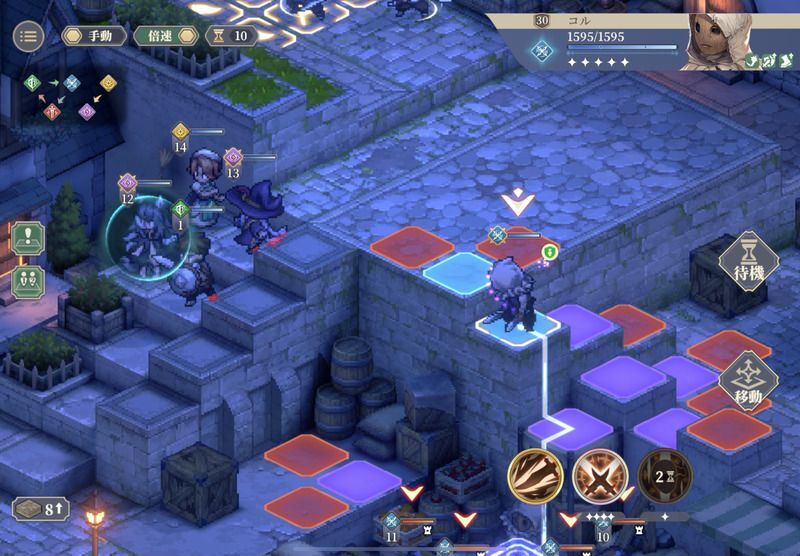Use the crossed blades skill
Image resolution: width=800 pixels, height=556 pixels.
[600, 475]
